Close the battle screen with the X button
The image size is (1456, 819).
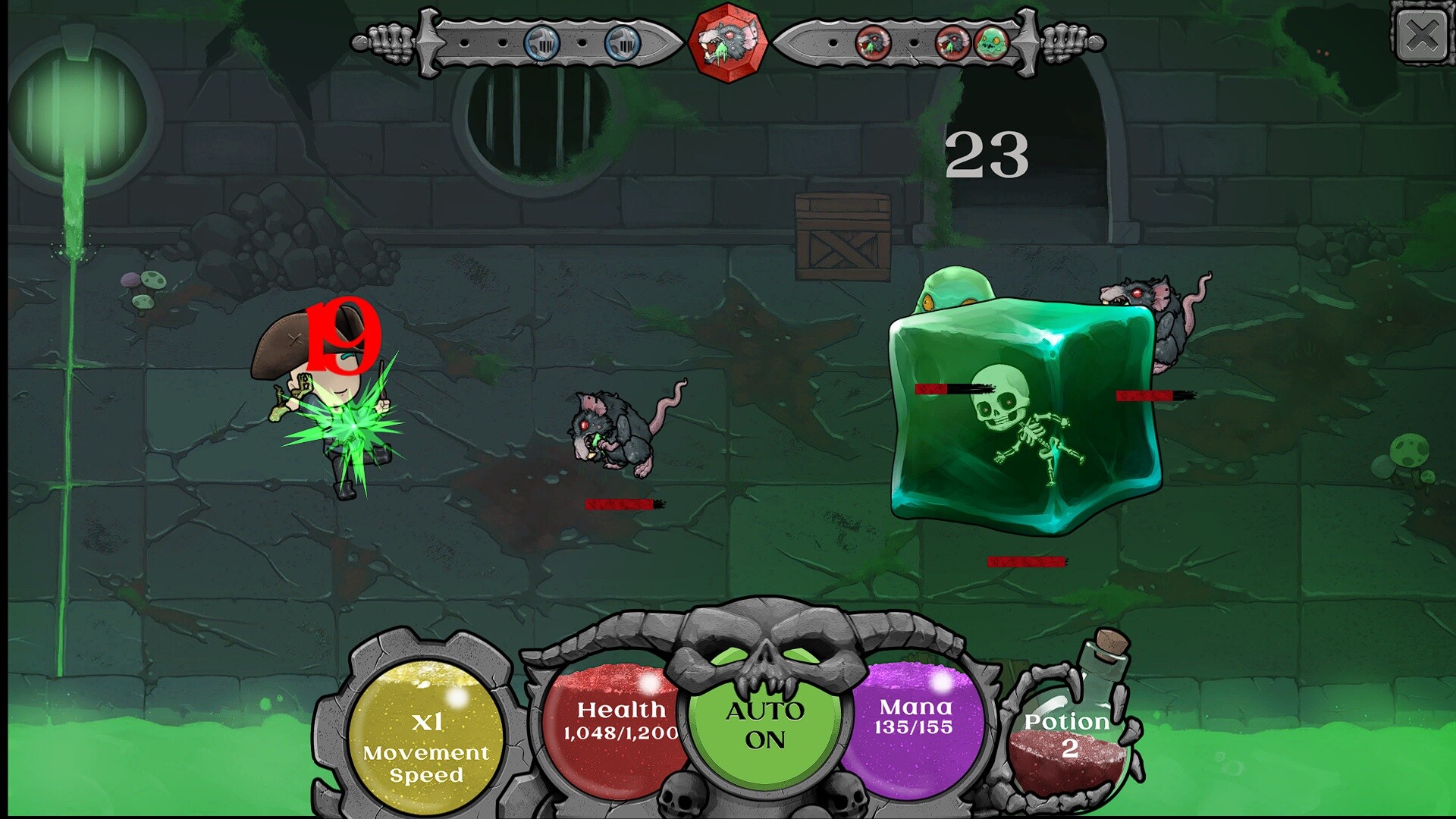click(x=1422, y=34)
